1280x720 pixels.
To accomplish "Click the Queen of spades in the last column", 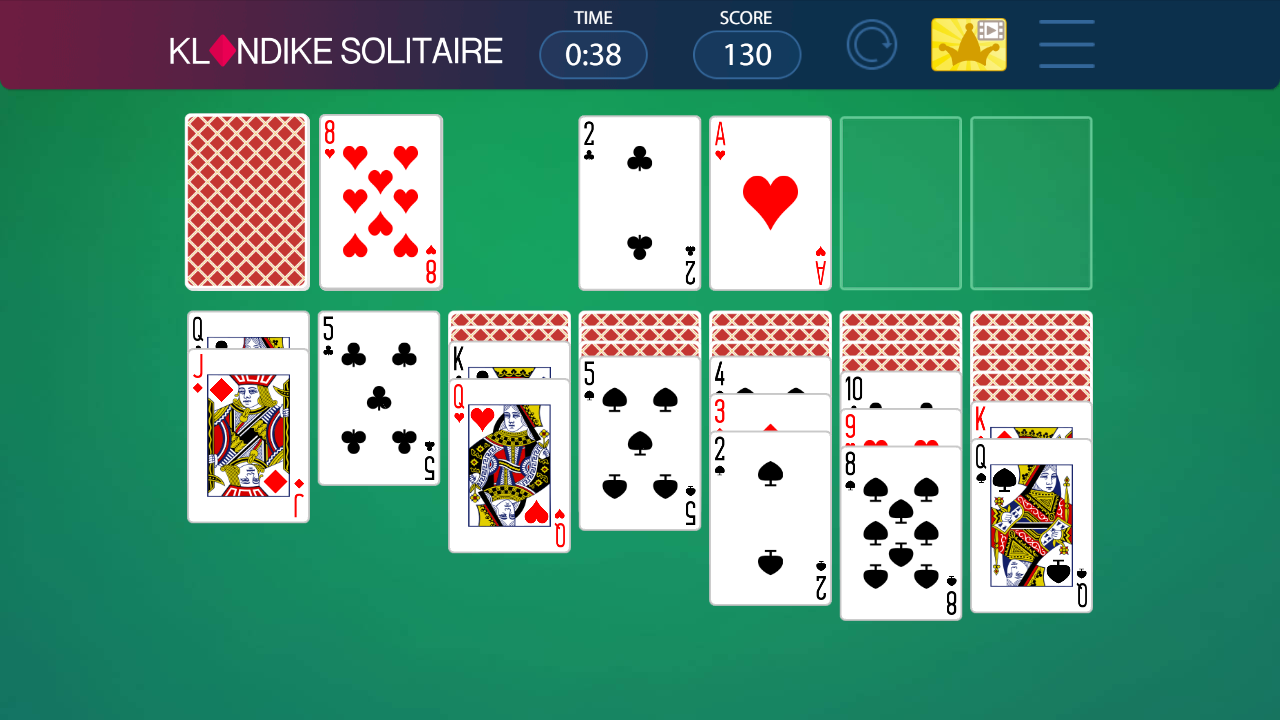I will pyautogui.click(x=1031, y=525).
